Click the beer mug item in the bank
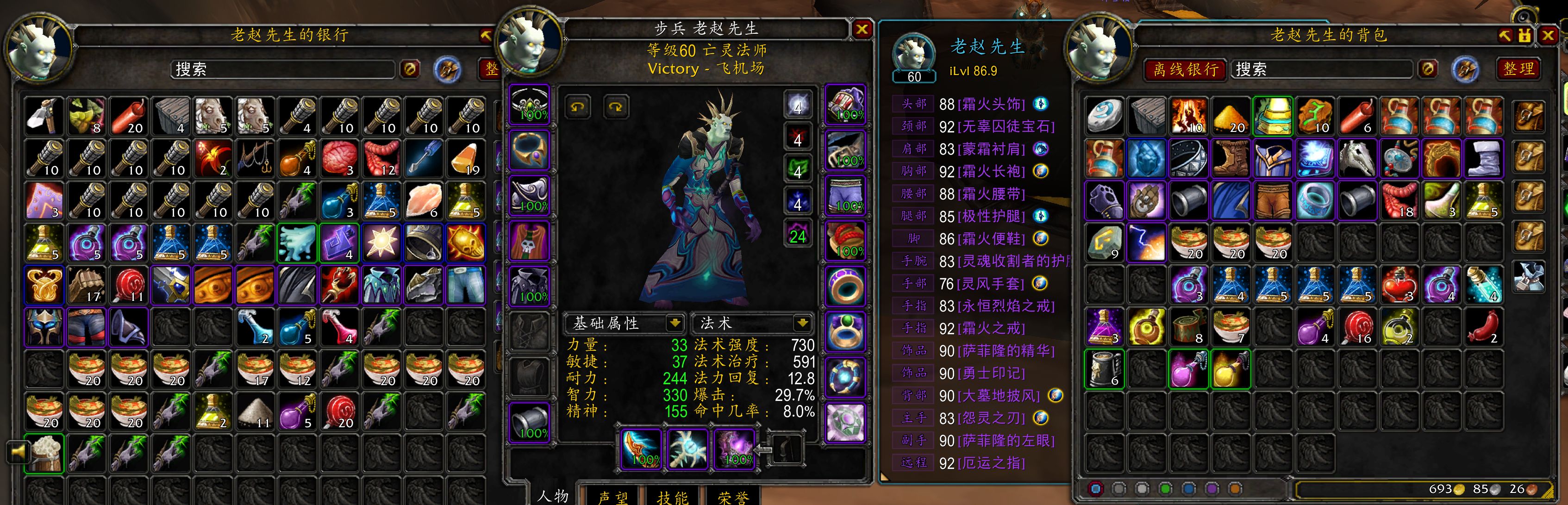The width and height of the screenshot is (1568, 505). coord(44,453)
